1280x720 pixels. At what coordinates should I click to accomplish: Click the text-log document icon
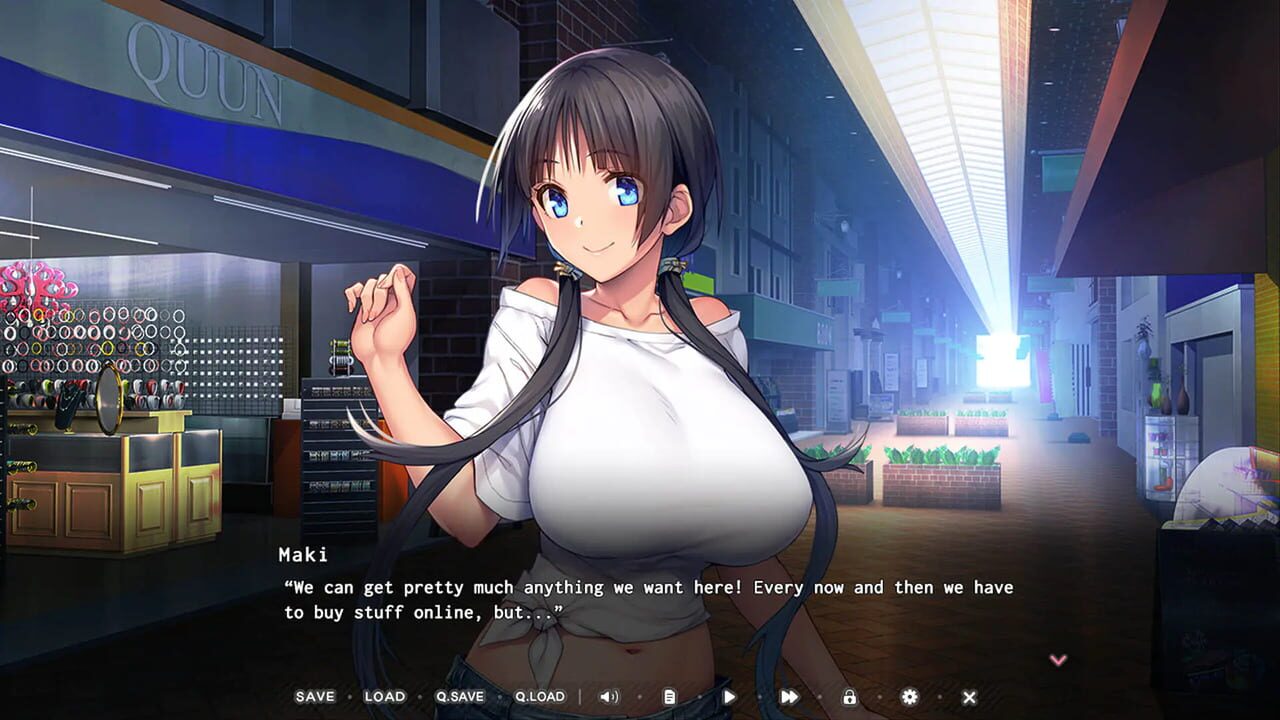tap(670, 696)
